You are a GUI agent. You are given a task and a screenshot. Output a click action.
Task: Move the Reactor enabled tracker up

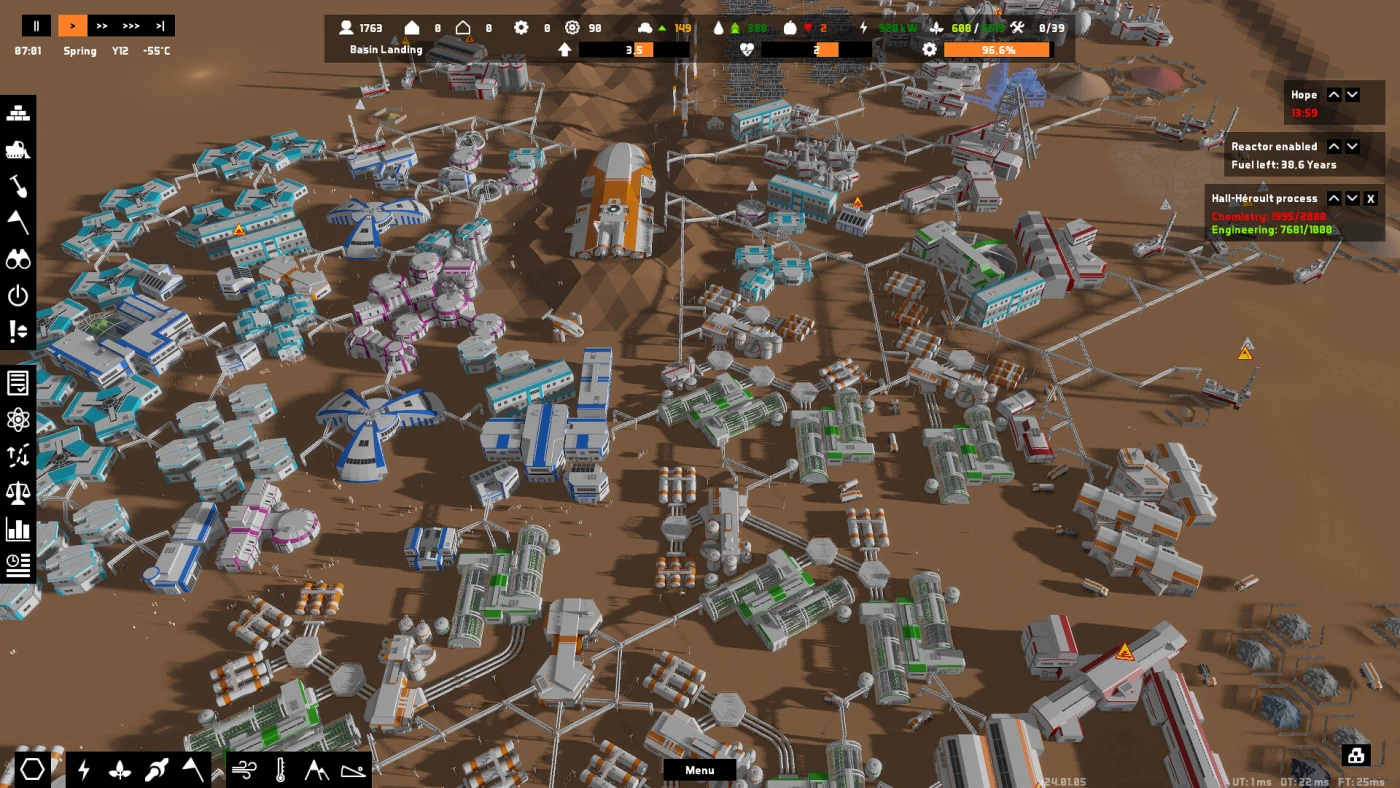(1333, 147)
